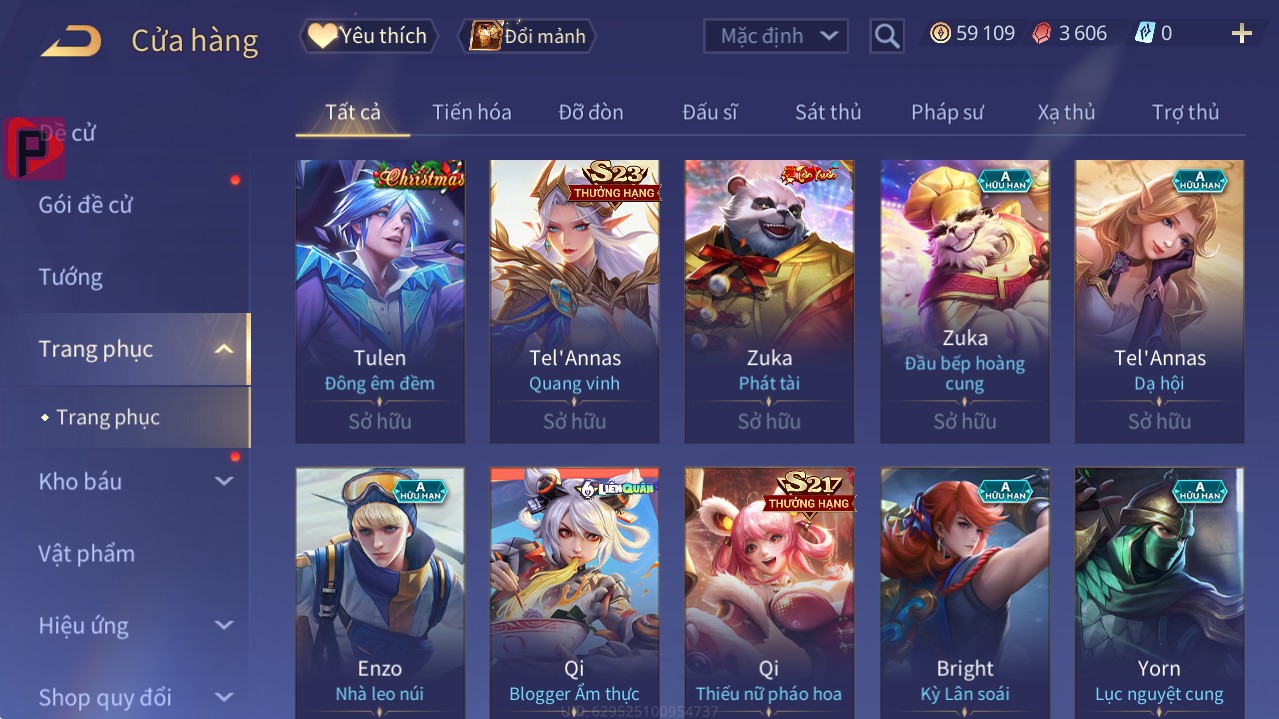Show the Sát thủ category

828,112
